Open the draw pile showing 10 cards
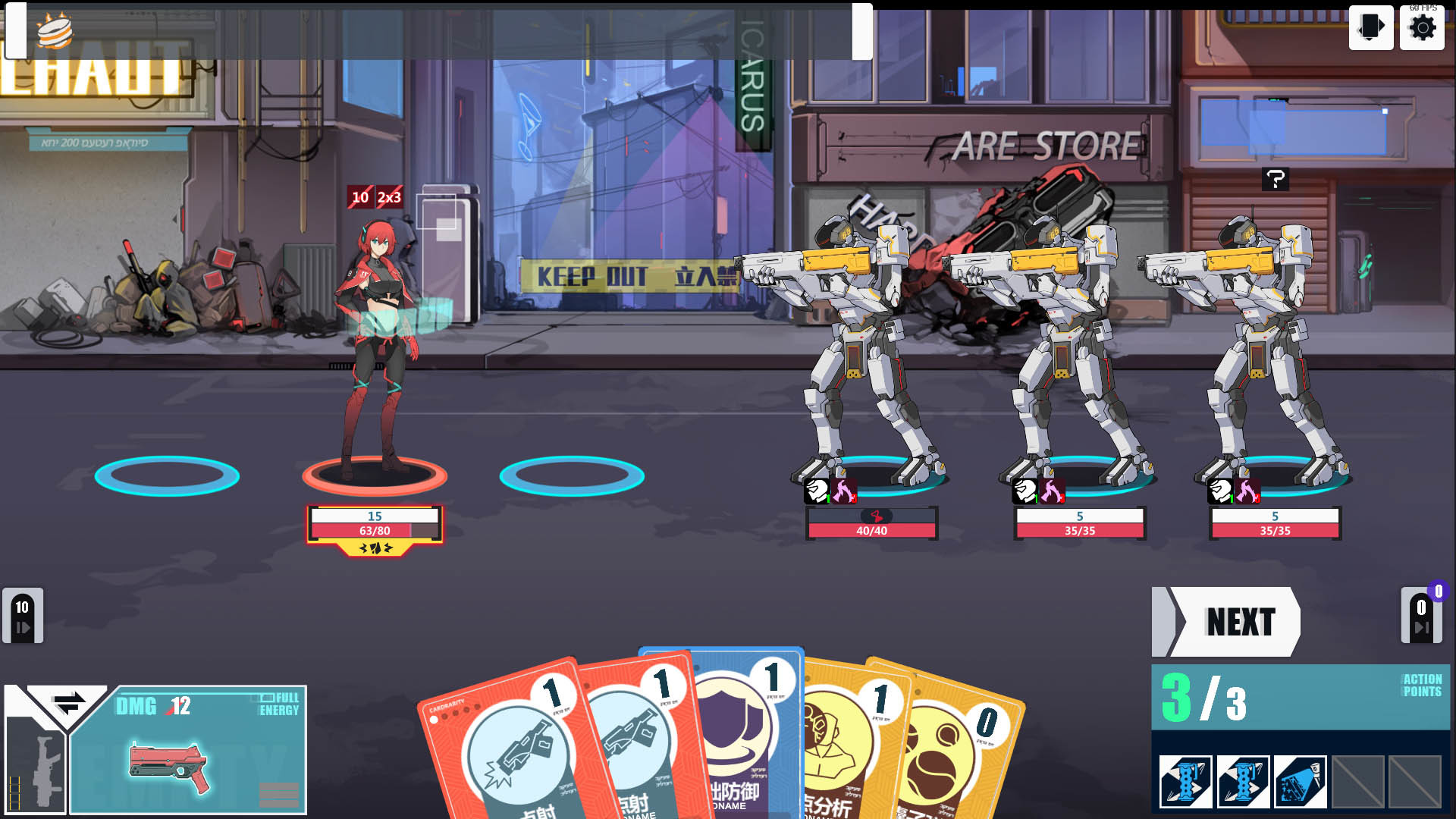The image size is (1456, 819). [23, 616]
